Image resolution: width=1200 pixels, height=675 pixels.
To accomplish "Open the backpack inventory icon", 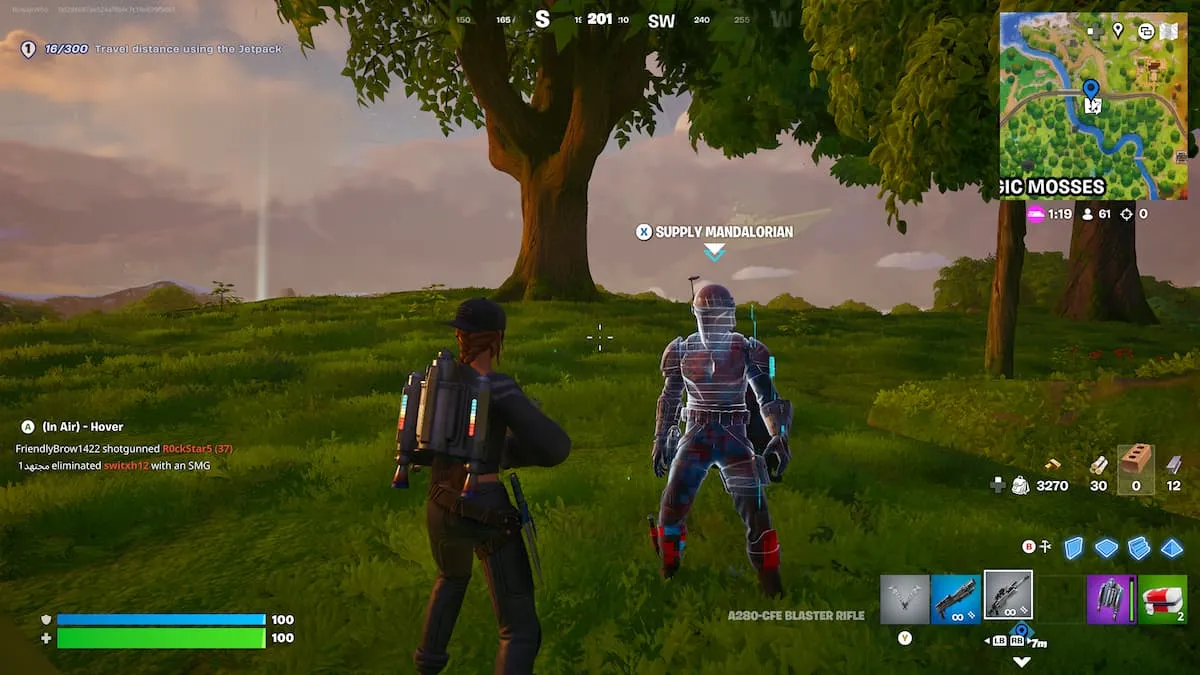I will click(1020, 485).
